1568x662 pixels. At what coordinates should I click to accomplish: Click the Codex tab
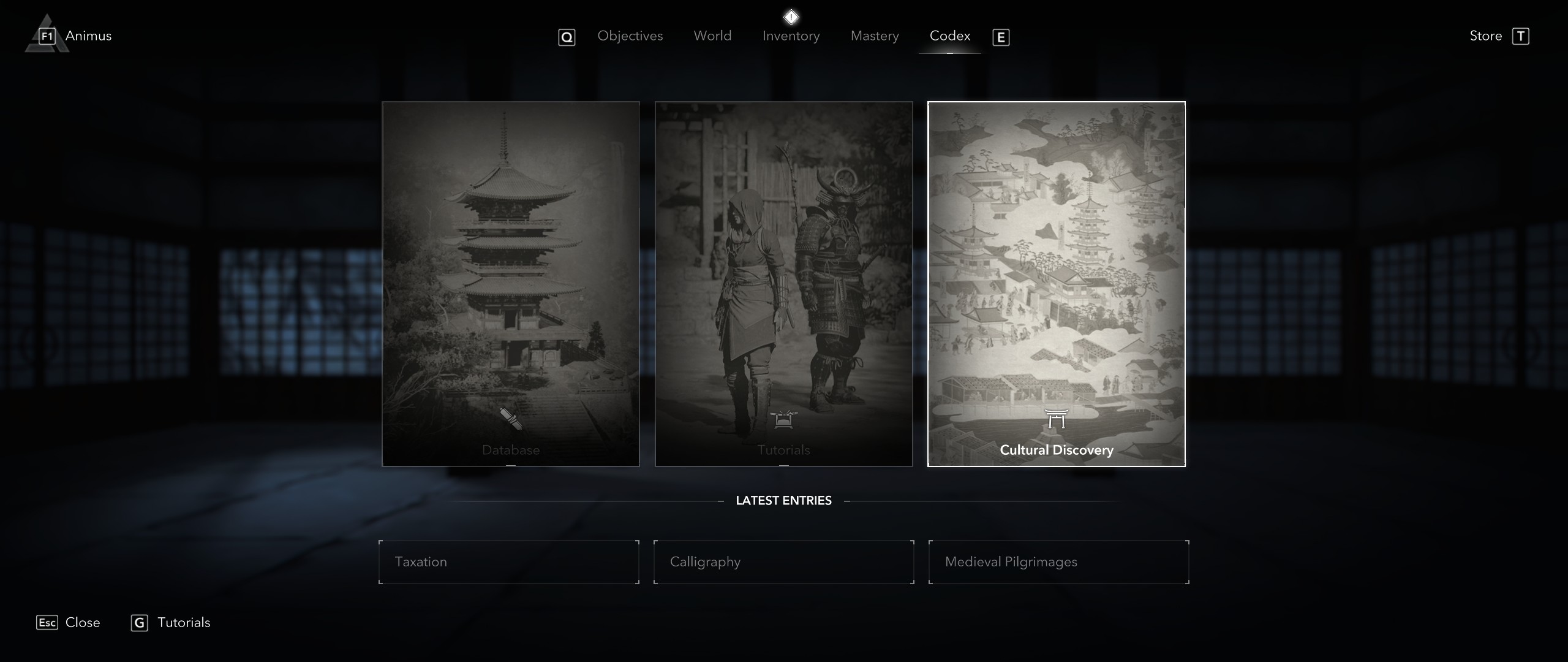pyautogui.click(x=949, y=36)
